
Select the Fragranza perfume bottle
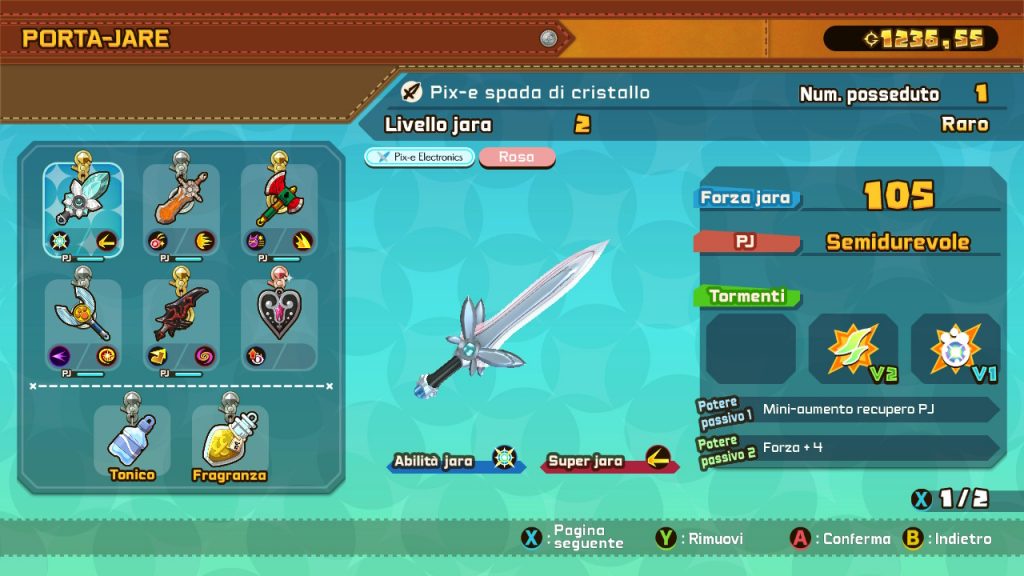pyautogui.click(x=230, y=442)
